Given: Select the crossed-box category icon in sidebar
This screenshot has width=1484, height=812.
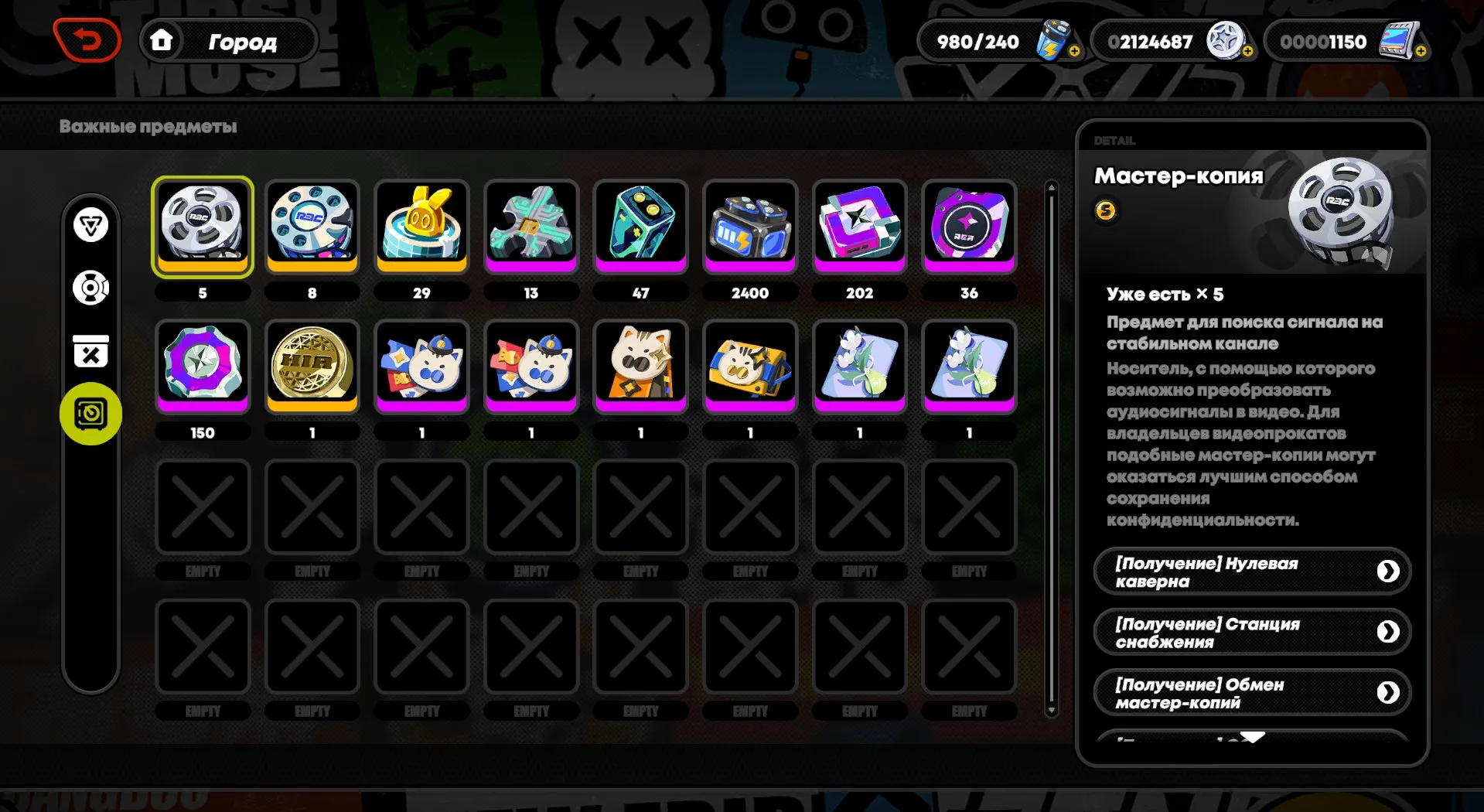Looking at the screenshot, I should [x=90, y=352].
